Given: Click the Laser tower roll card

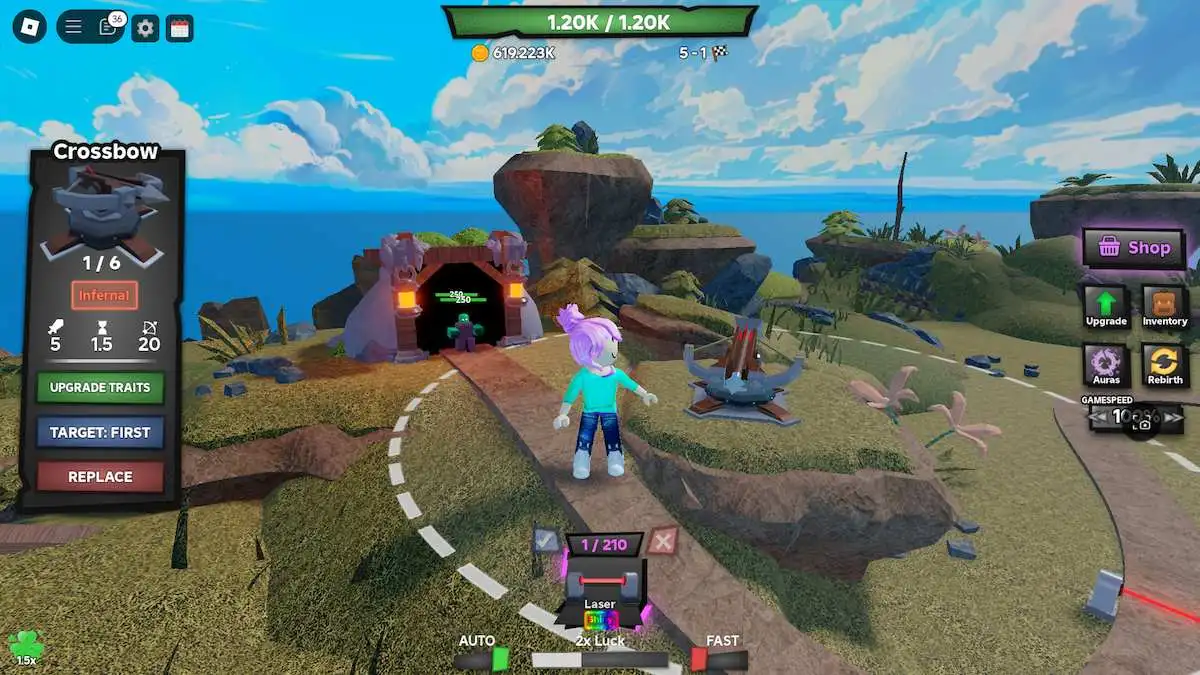Looking at the screenshot, I should (x=603, y=588).
